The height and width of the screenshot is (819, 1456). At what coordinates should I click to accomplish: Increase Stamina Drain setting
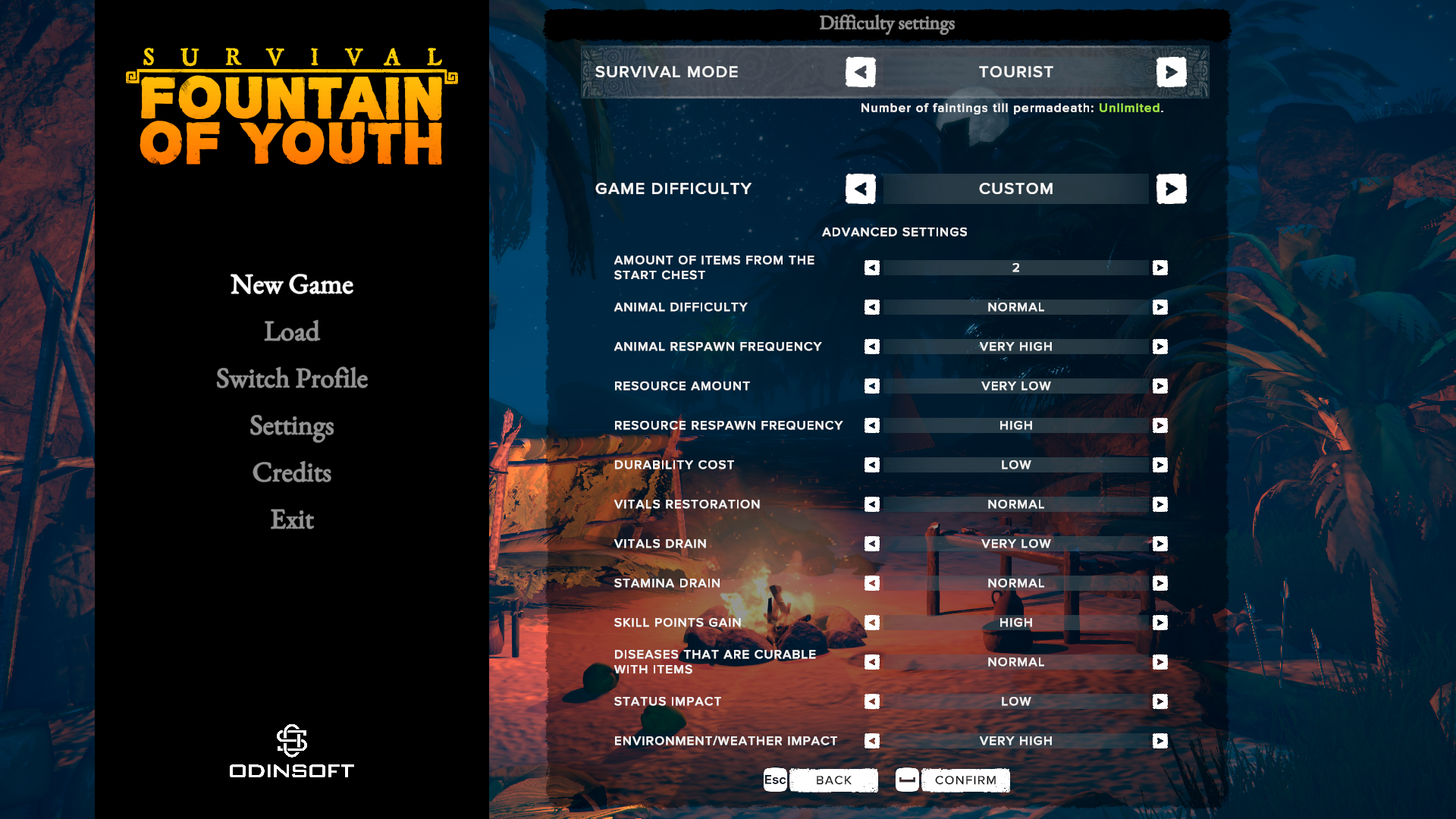point(1159,583)
